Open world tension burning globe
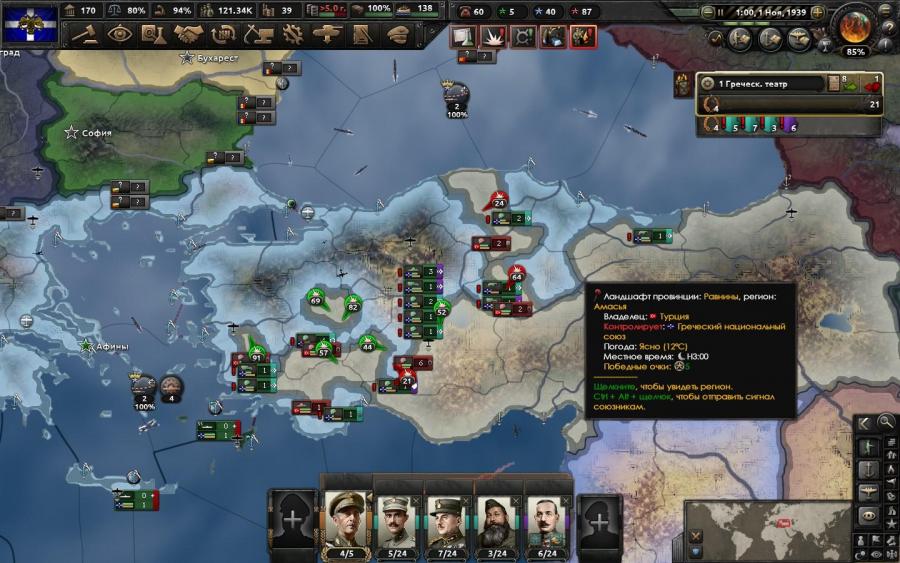The image size is (900, 563). click(856, 24)
